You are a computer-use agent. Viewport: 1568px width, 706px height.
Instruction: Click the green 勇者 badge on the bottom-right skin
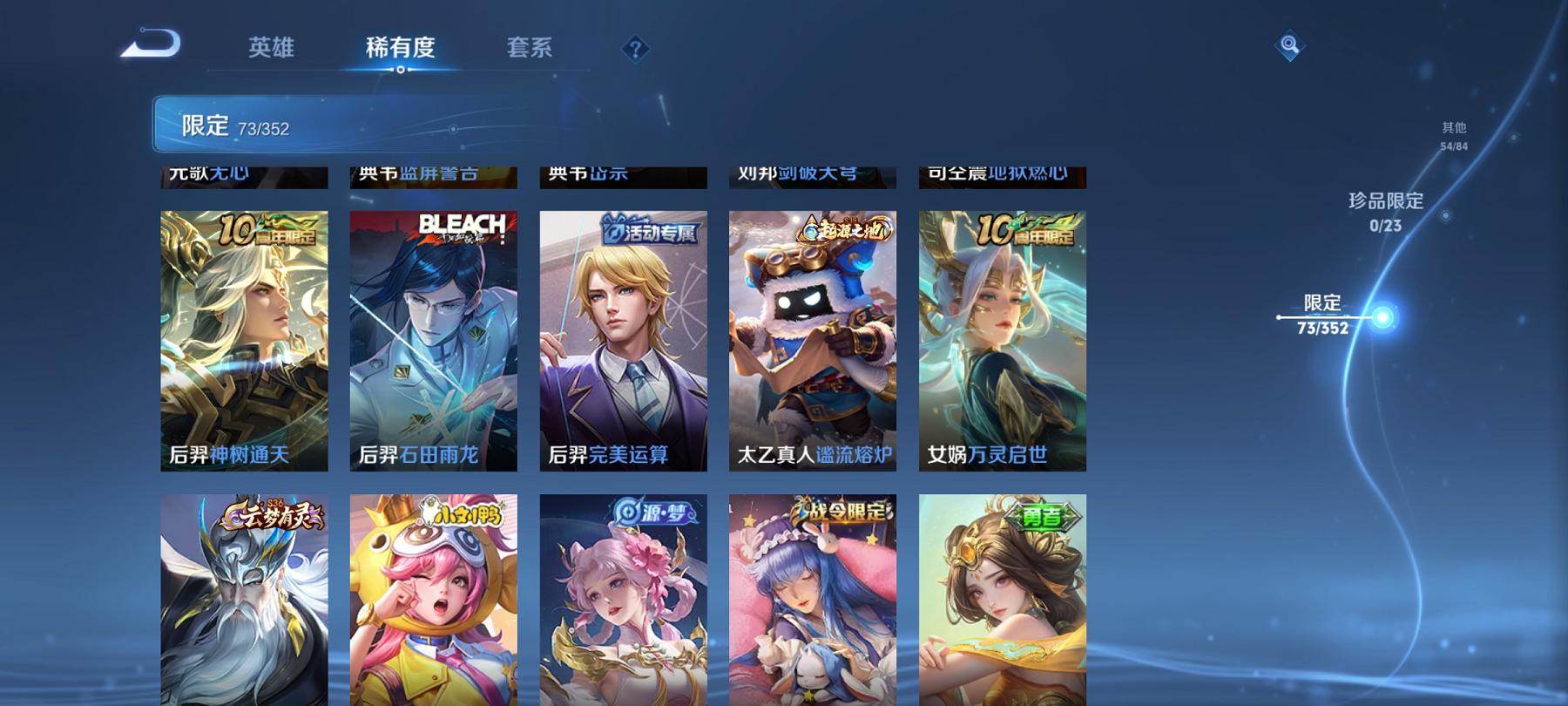click(1044, 515)
